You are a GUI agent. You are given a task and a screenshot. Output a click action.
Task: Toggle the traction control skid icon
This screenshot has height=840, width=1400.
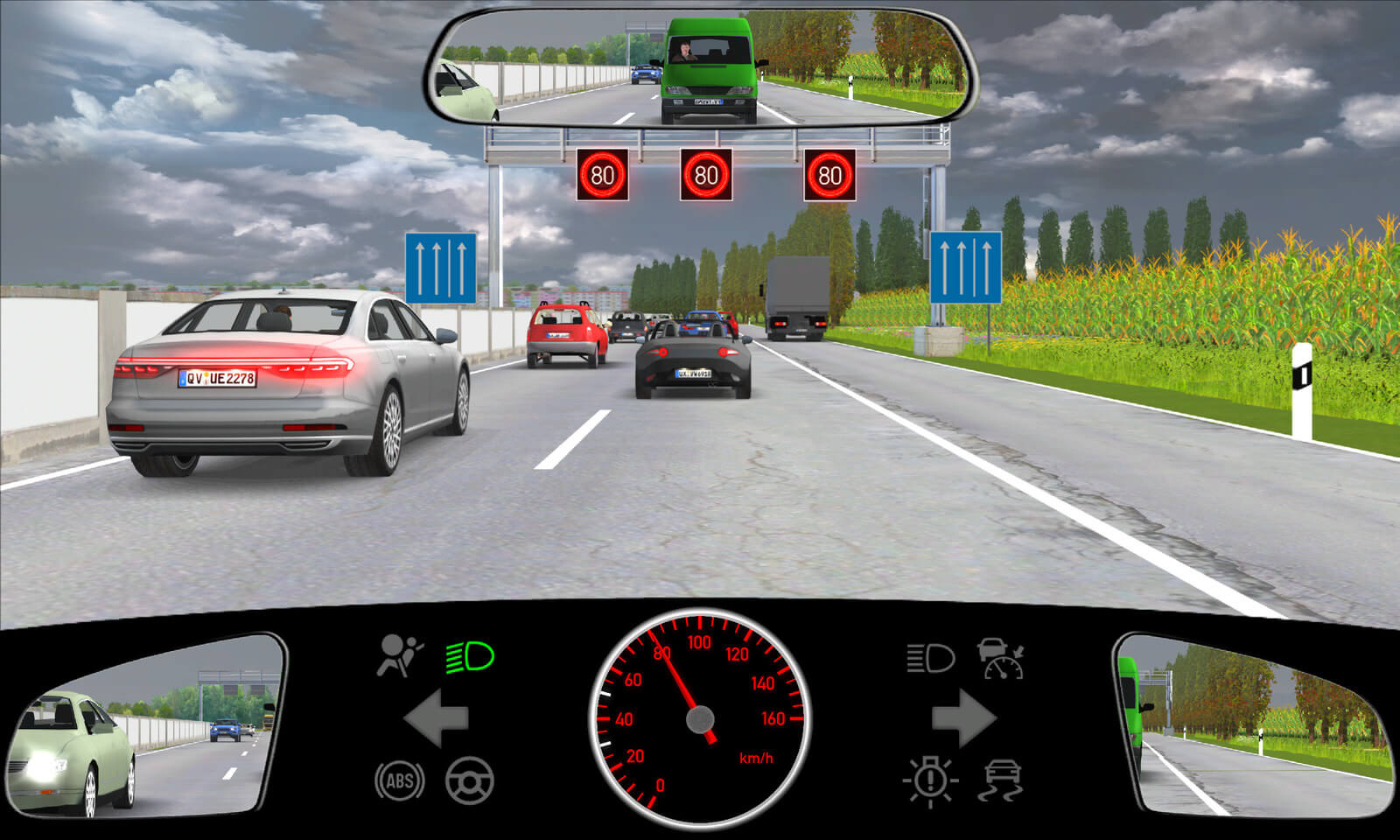pyautogui.click(x=1002, y=780)
